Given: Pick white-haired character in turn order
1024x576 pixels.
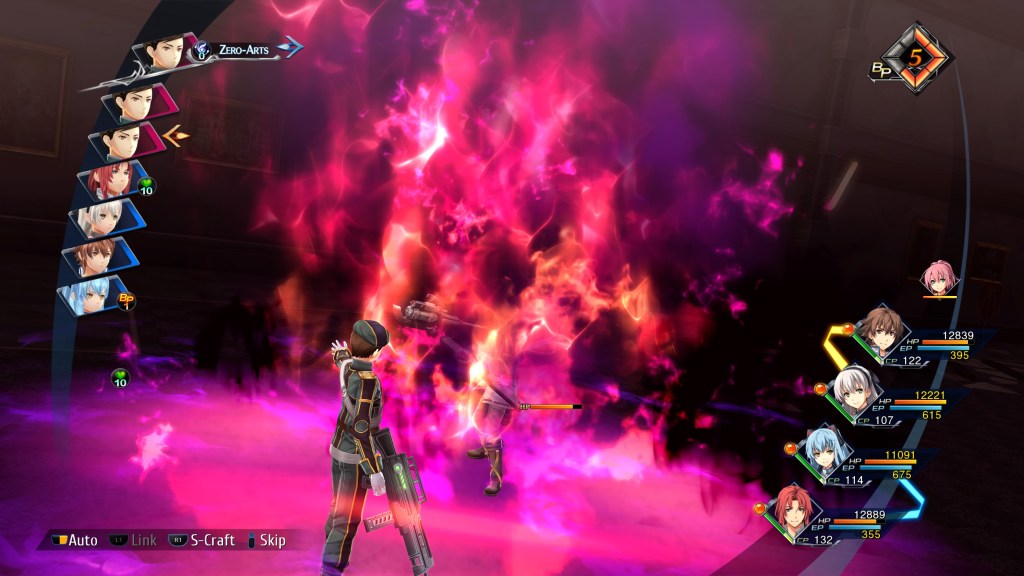Looking at the screenshot, I should click(x=103, y=217).
